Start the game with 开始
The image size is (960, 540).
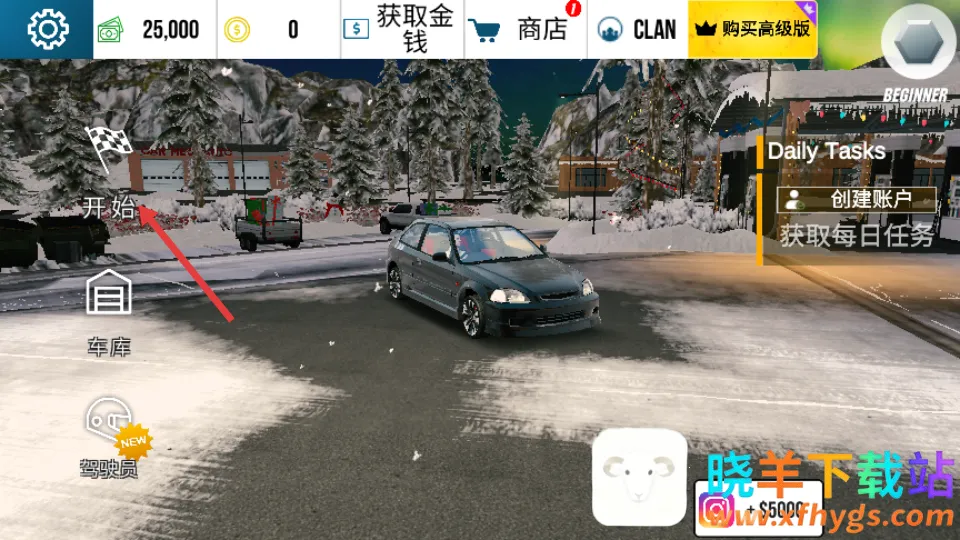109,175
